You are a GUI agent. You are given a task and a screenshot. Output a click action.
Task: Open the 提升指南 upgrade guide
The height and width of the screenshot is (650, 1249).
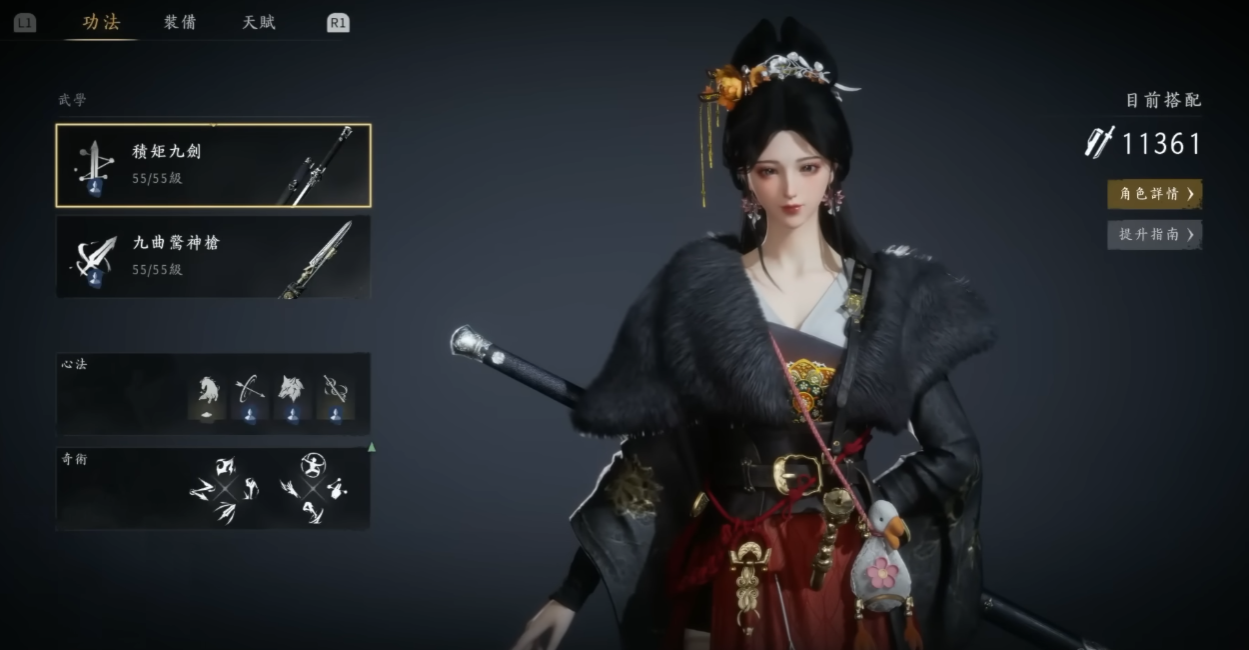tap(1154, 234)
